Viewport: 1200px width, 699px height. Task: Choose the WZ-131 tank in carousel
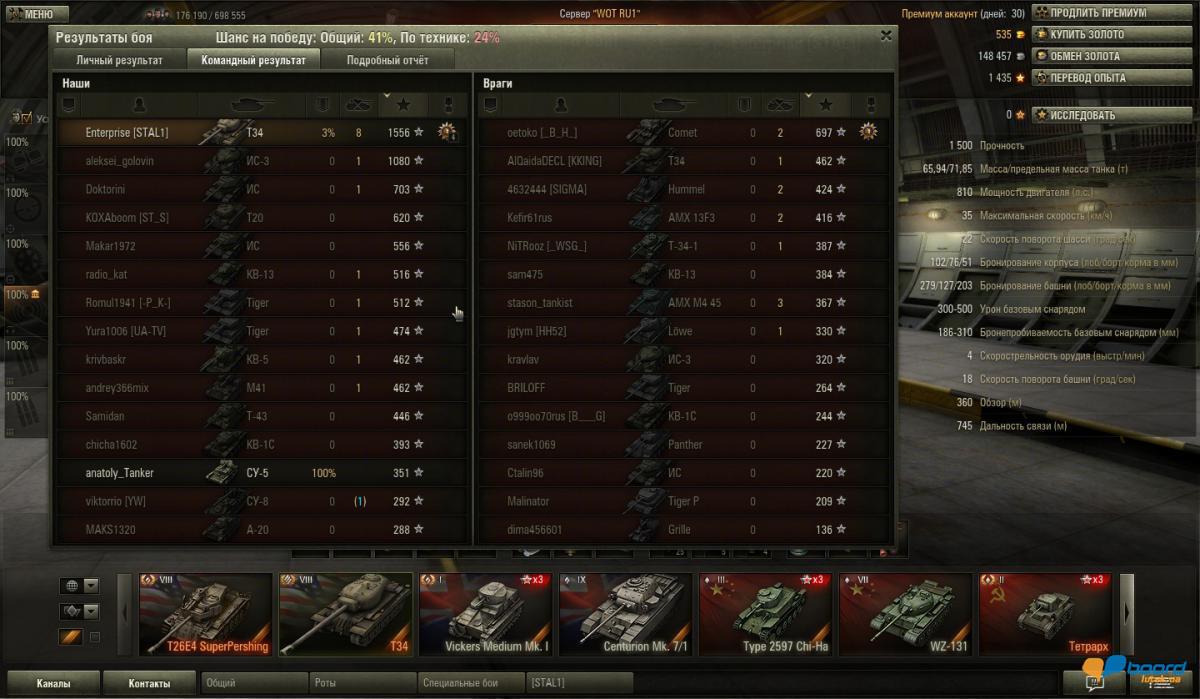pyautogui.click(x=904, y=615)
